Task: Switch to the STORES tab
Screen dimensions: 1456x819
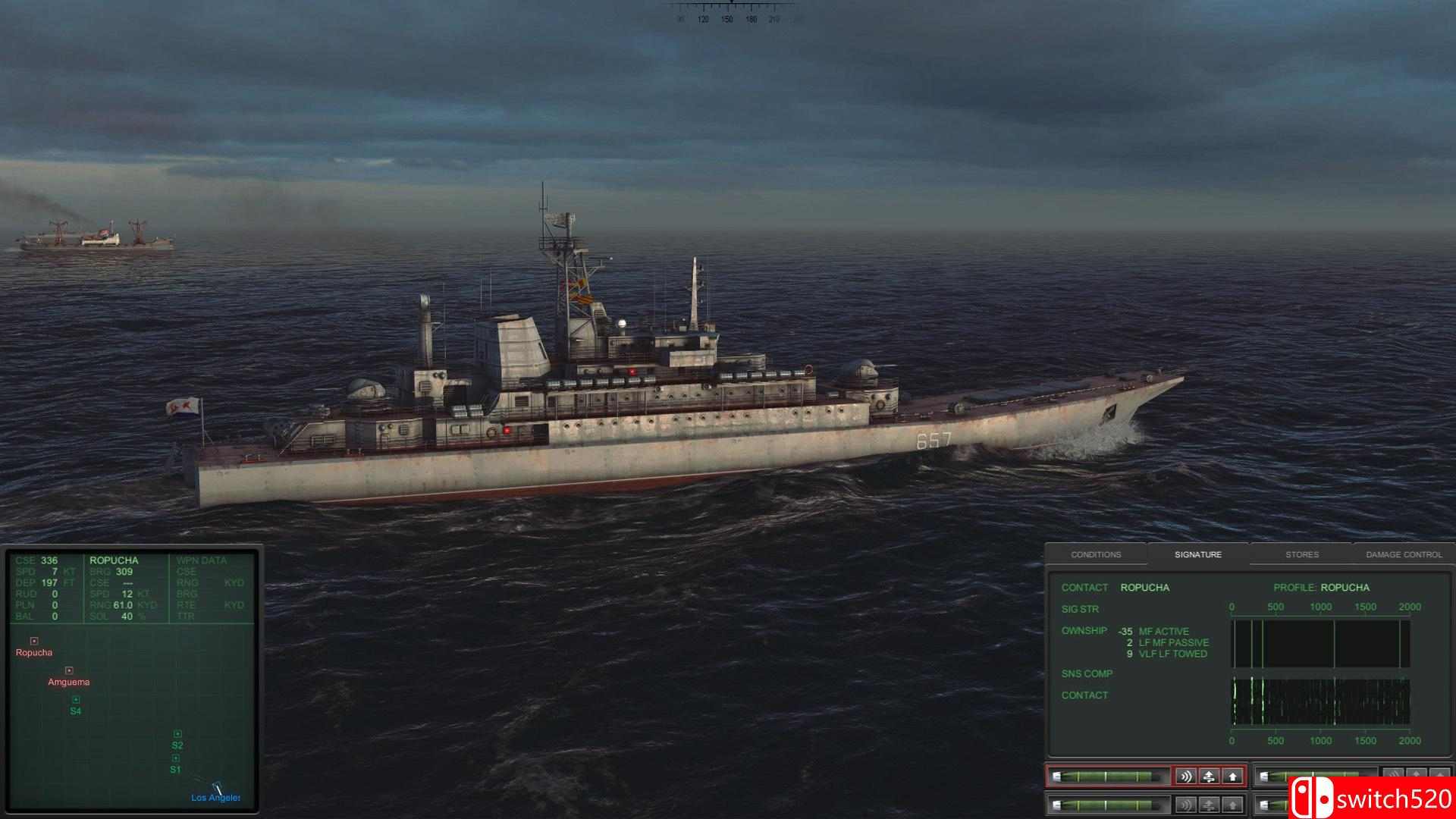Action: pos(1302,554)
